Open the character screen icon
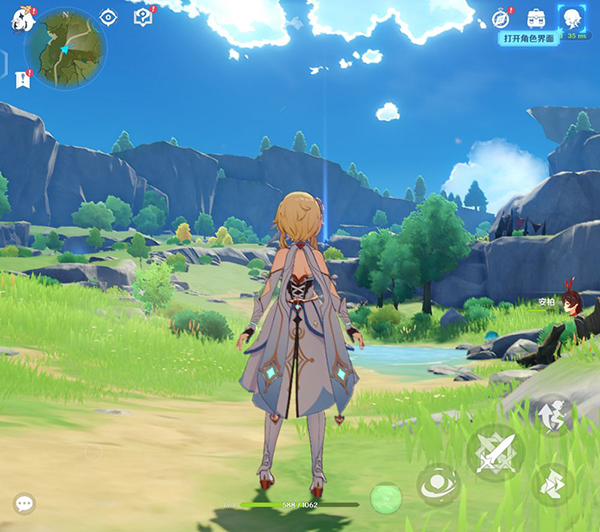Screen dimensions: 600x532 pos(571,19)
